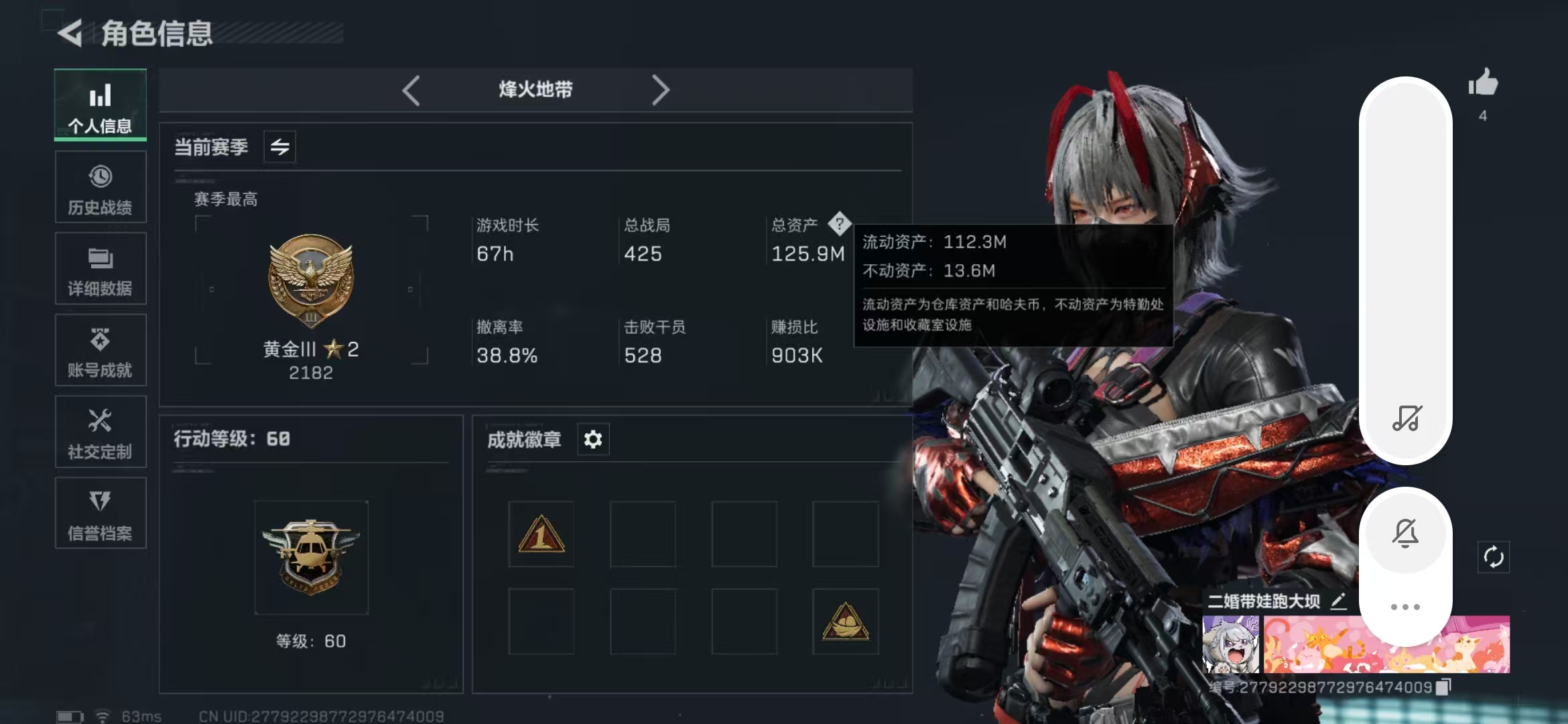
Task: Click the left arrow beside 烽火地带
Action: tap(411, 90)
